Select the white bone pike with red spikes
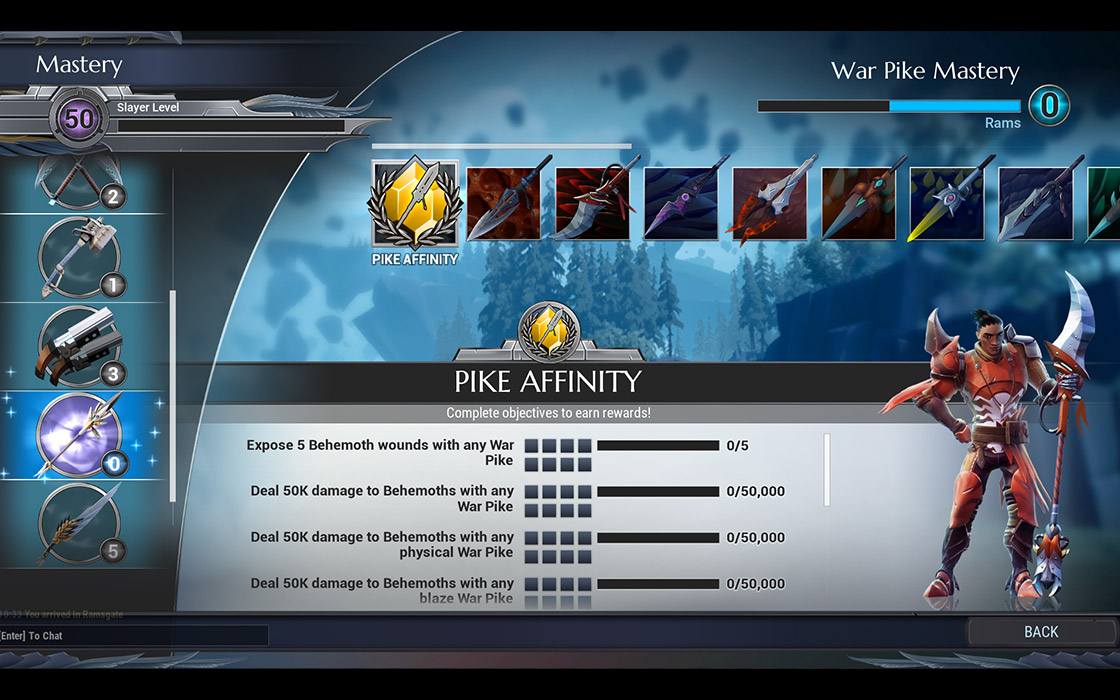Viewport: 1120px width, 700px height. (769, 204)
